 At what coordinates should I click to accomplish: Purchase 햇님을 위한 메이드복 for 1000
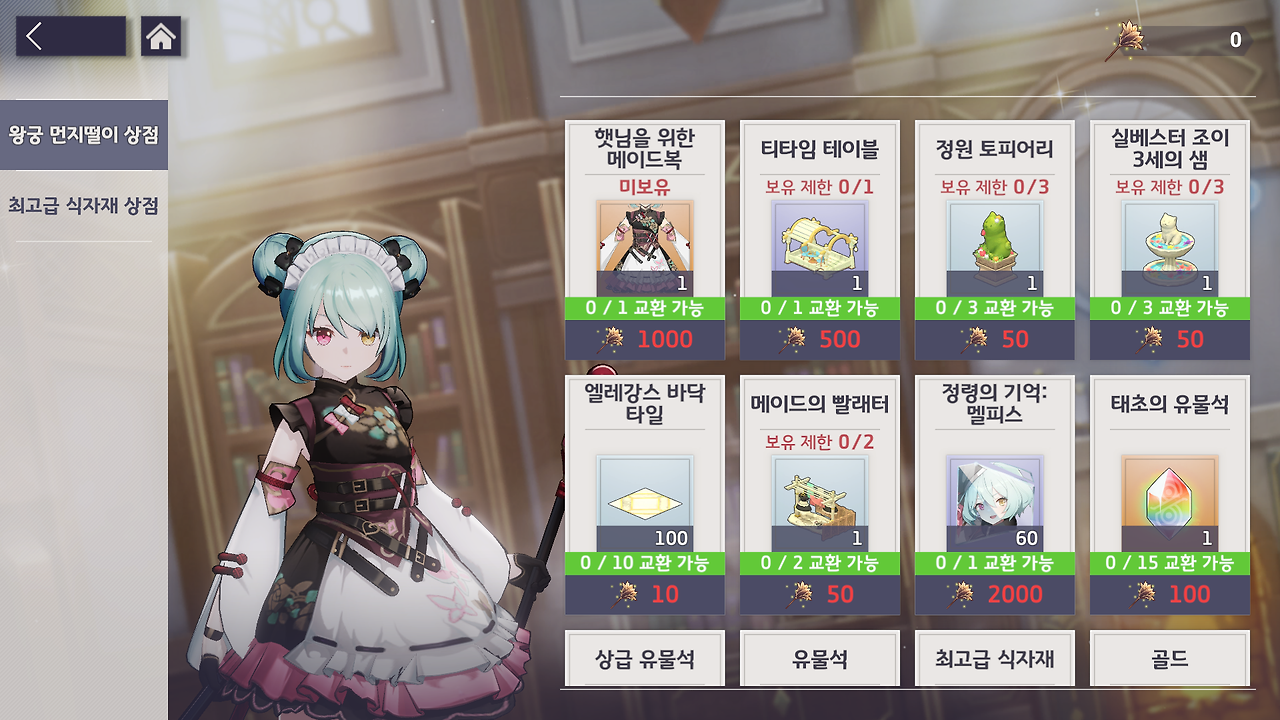pos(644,340)
